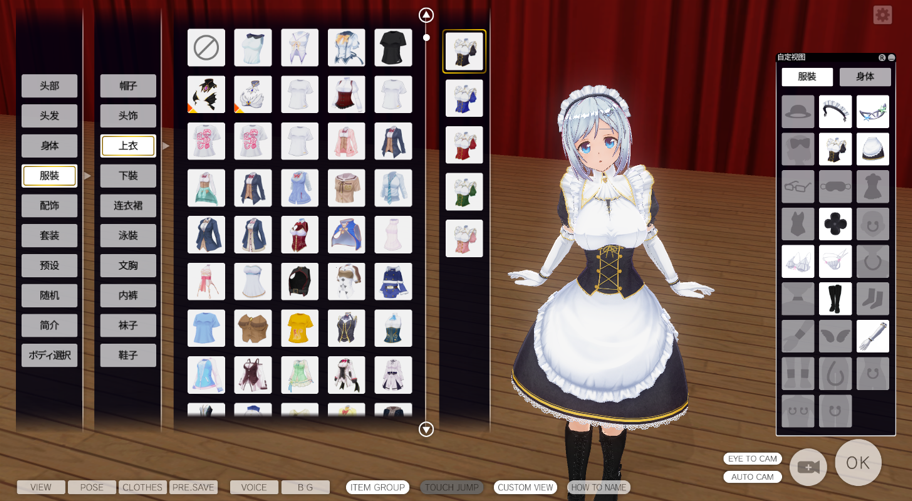Viewport: 912px width, 501px height.
Task: Open the 配饰 accessories category
Action: coord(49,206)
